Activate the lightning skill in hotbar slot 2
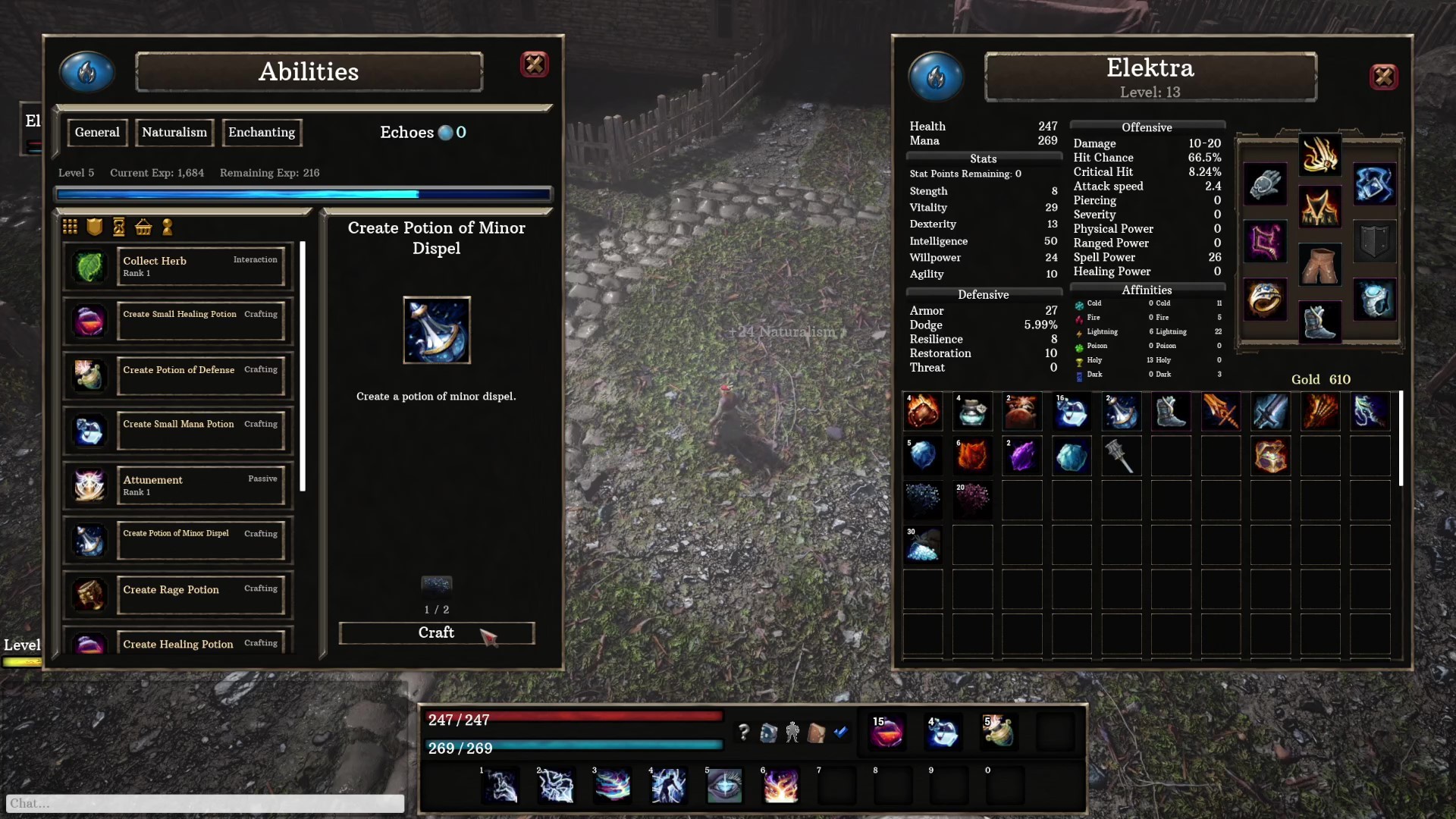 coord(555,786)
